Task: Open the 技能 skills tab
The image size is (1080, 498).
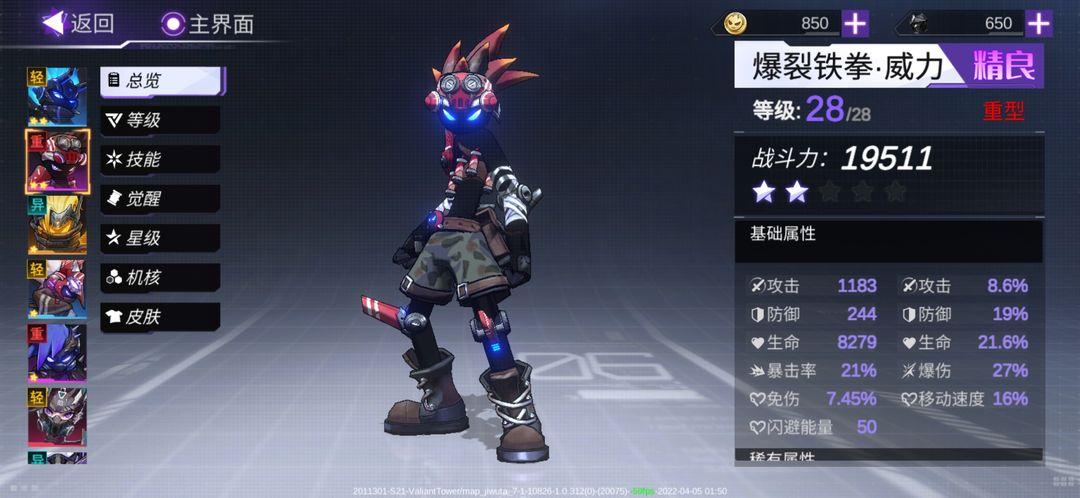Action: click(x=160, y=159)
